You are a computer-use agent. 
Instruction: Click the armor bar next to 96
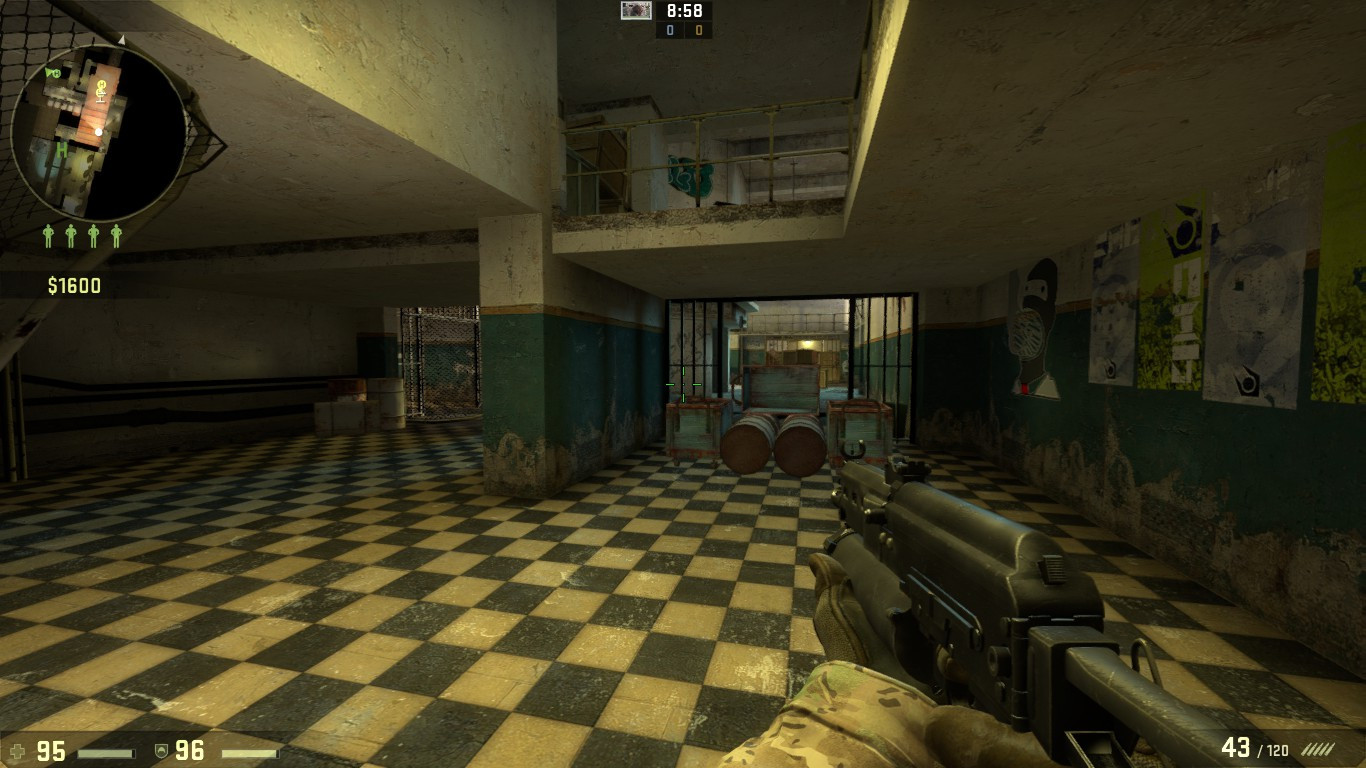249,753
